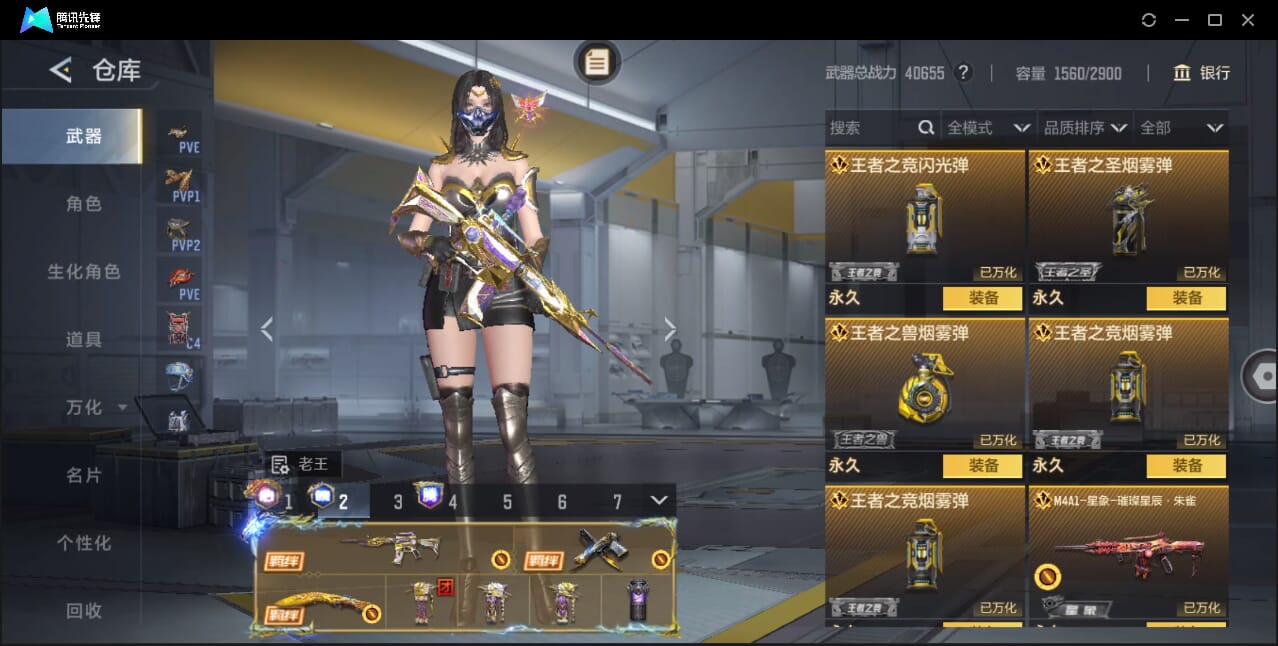Switch to the 角色 category
This screenshot has height=646, width=1278.
coord(84,204)
